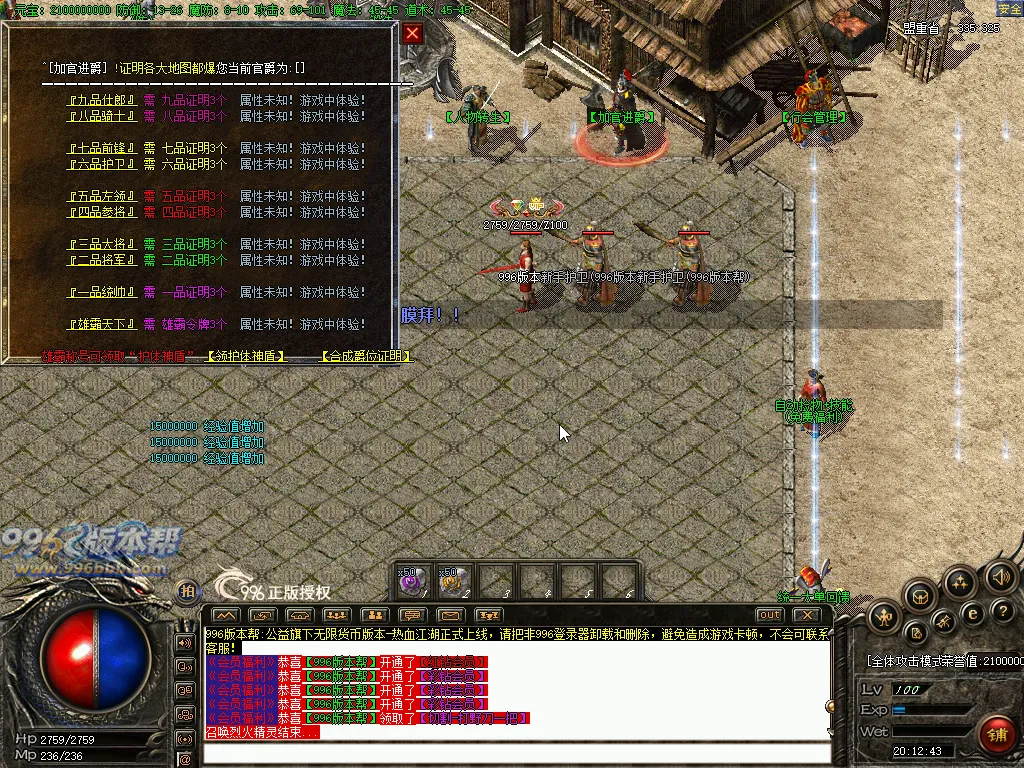
Task: Choose the 五品左领 rank option
Action: [x=101, y=196]
